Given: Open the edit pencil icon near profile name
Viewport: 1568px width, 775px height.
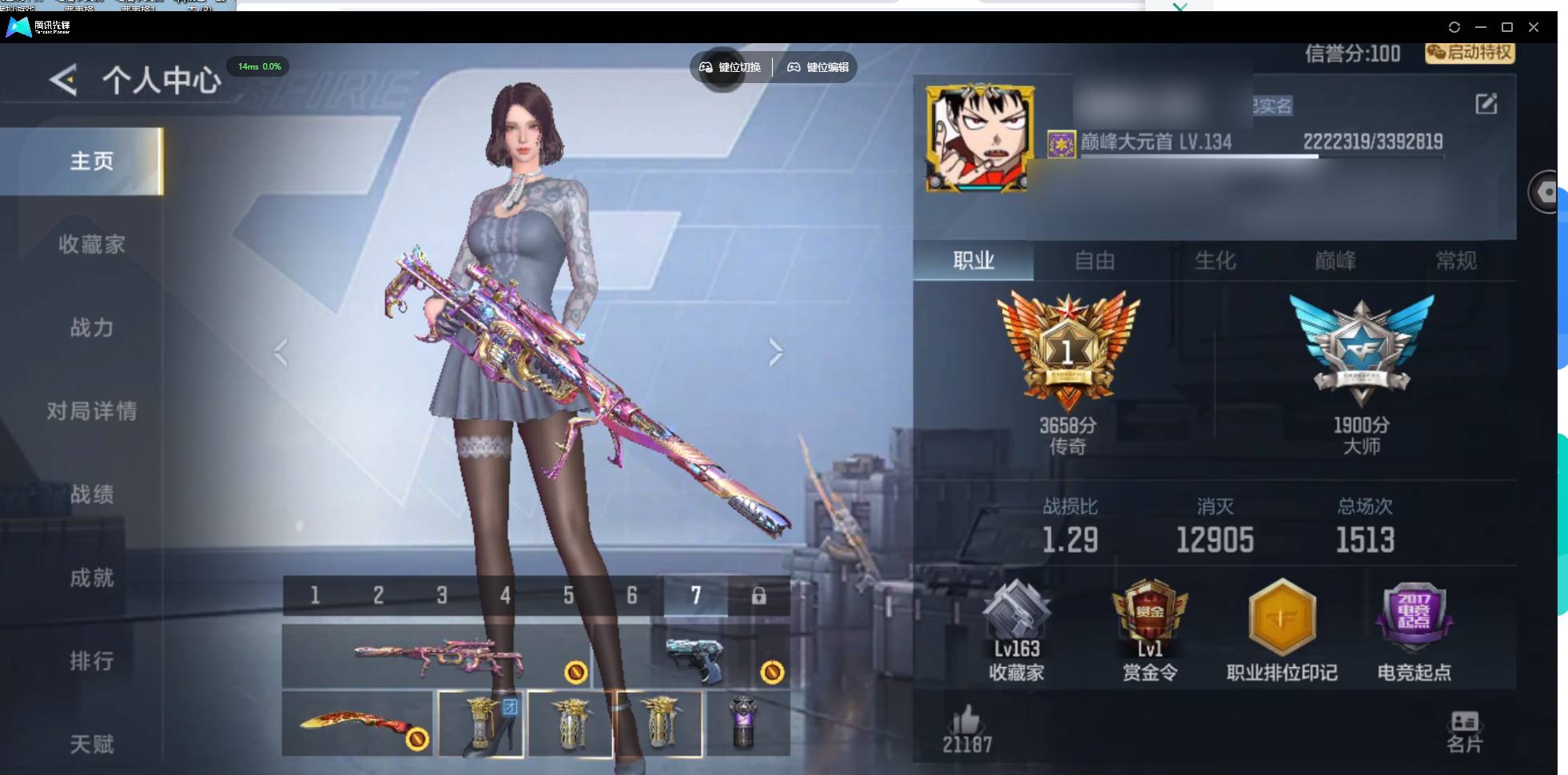Looking at the screenshot, I should [x=1487, y=103].
